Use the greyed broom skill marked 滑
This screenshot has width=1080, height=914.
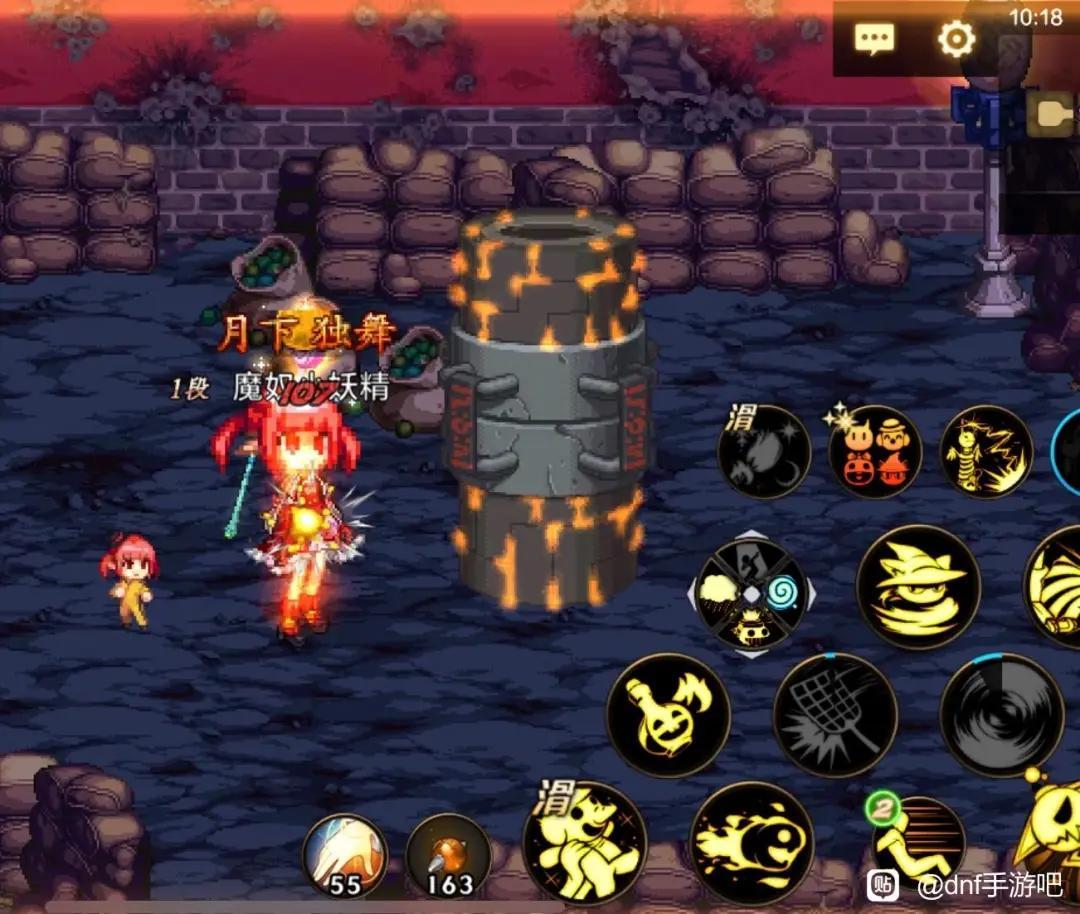[764, 452]
